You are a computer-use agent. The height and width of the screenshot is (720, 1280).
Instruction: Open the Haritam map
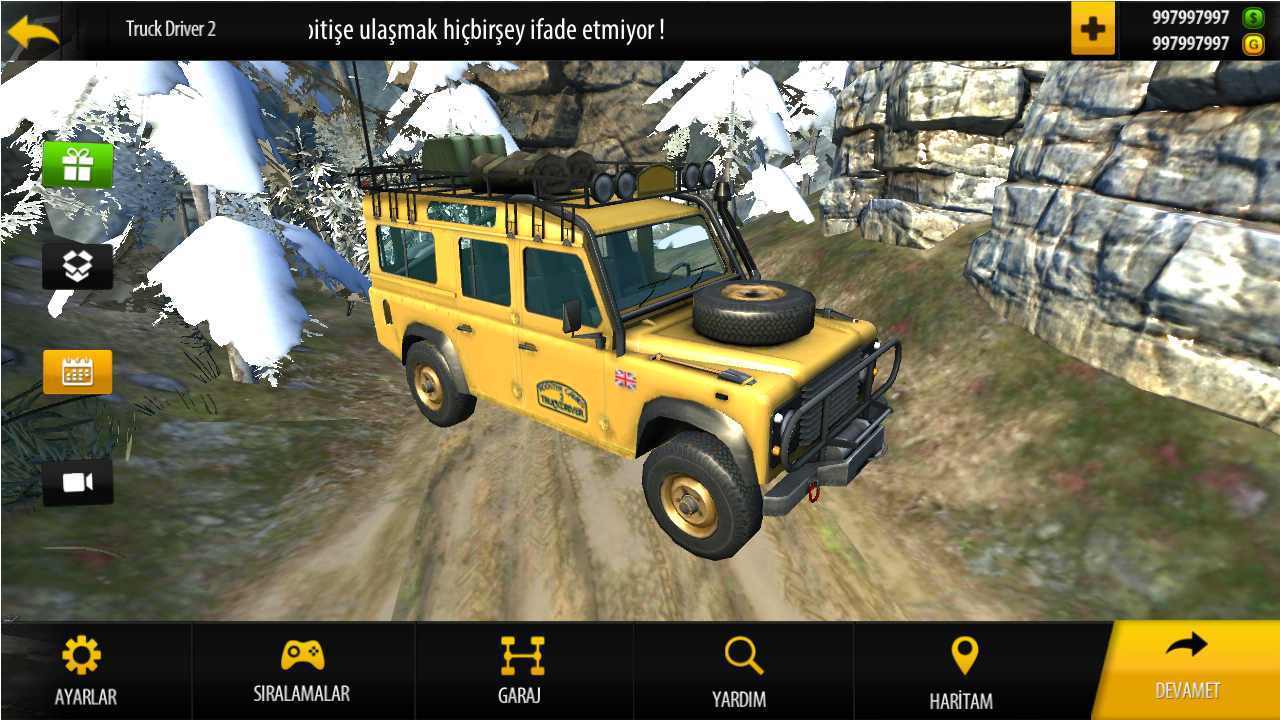click(x=962, y=672)
